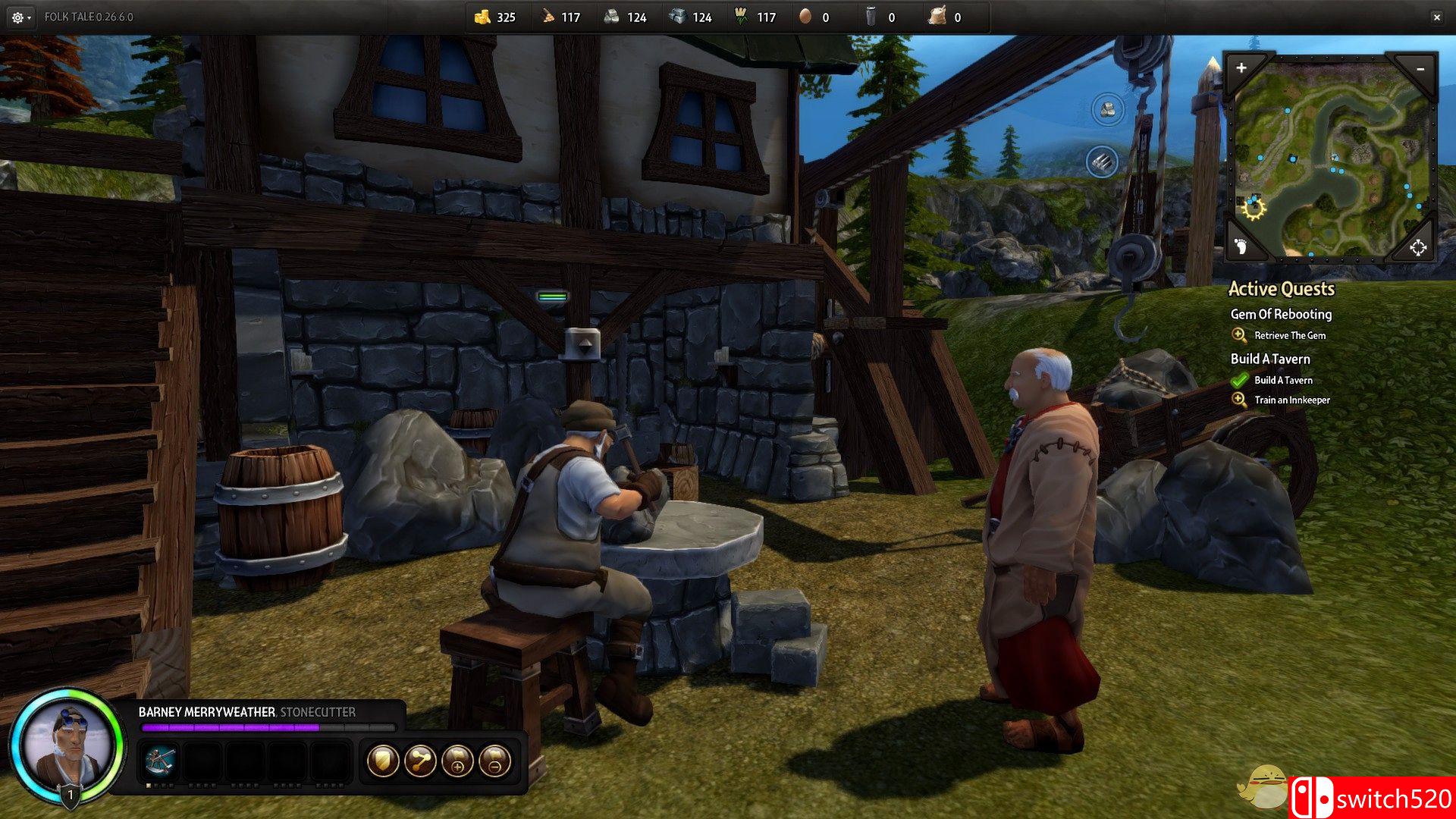
Task: Click the stone rocks floating icon
Action: pos(1107,109)
